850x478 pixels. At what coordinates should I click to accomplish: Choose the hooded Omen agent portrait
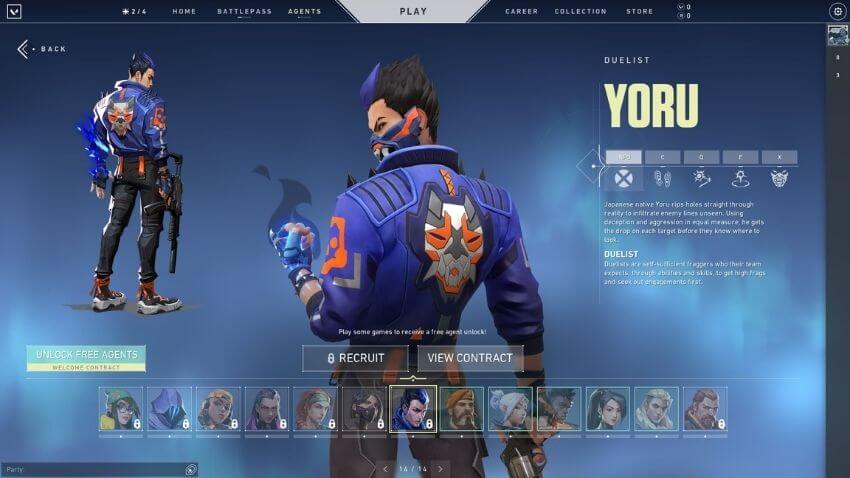[169, 409]
